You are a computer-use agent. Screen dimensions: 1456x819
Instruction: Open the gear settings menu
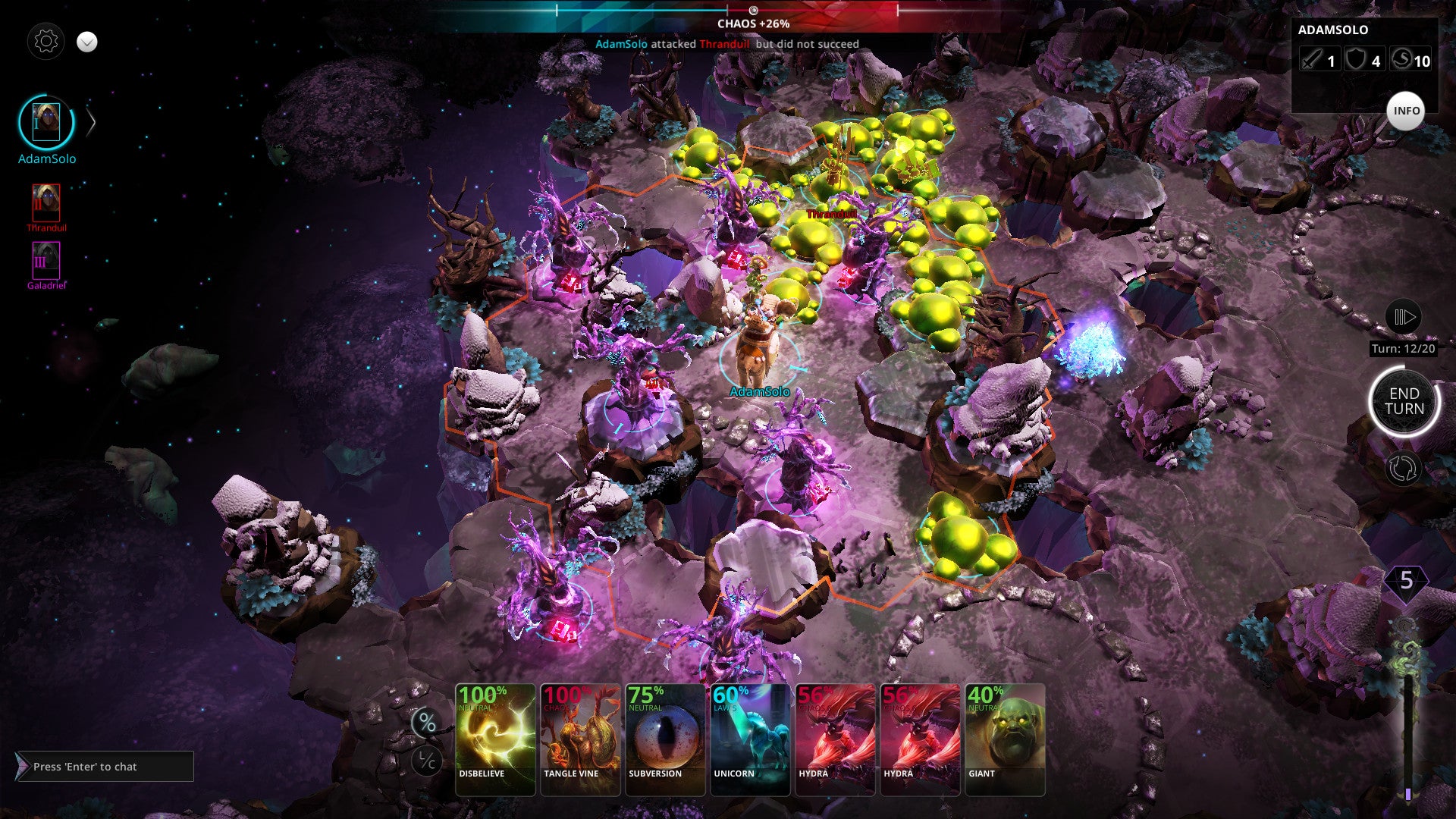click(x=45, y=41)
